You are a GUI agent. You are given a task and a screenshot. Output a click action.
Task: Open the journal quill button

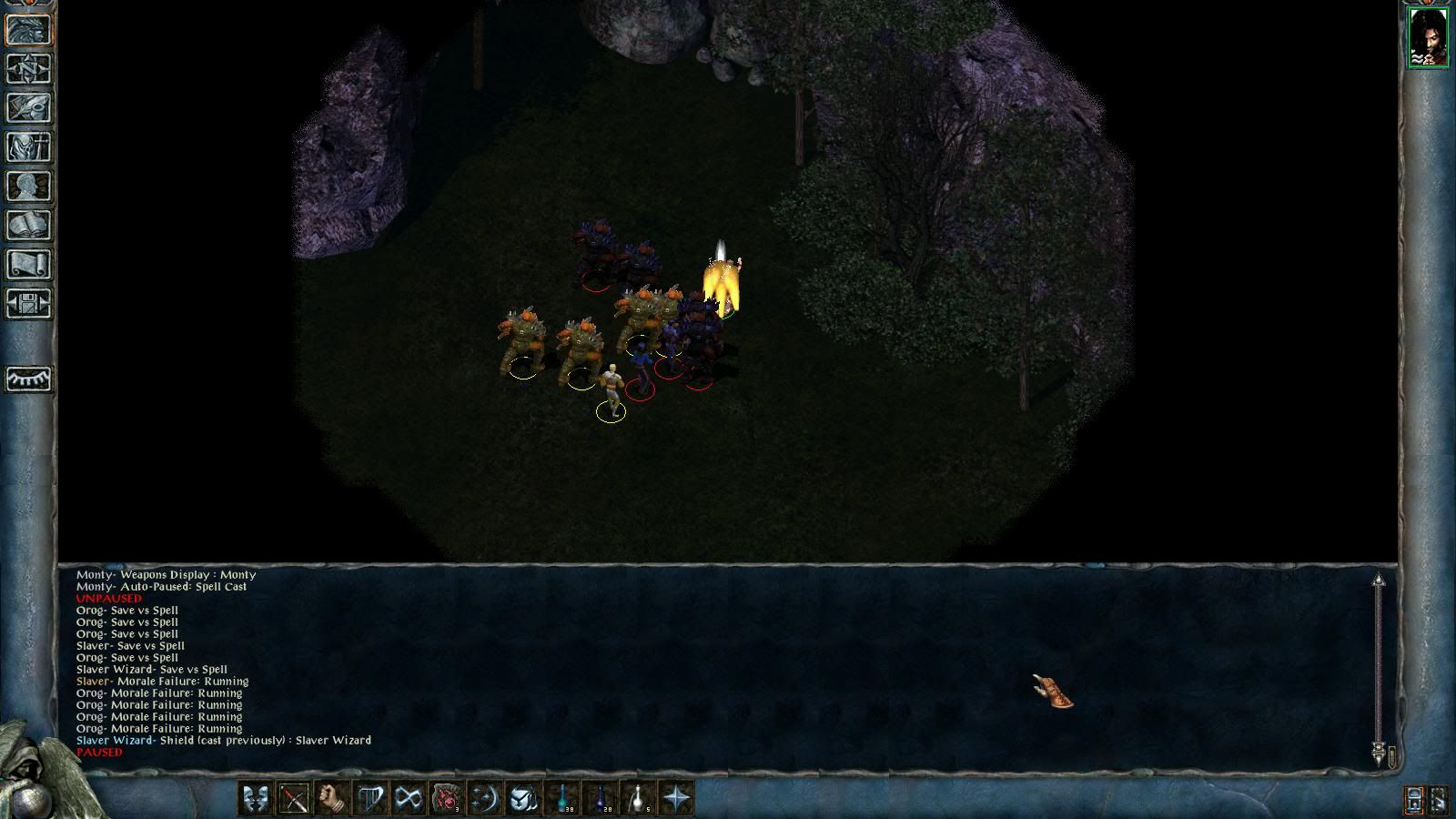pos(29,107)
